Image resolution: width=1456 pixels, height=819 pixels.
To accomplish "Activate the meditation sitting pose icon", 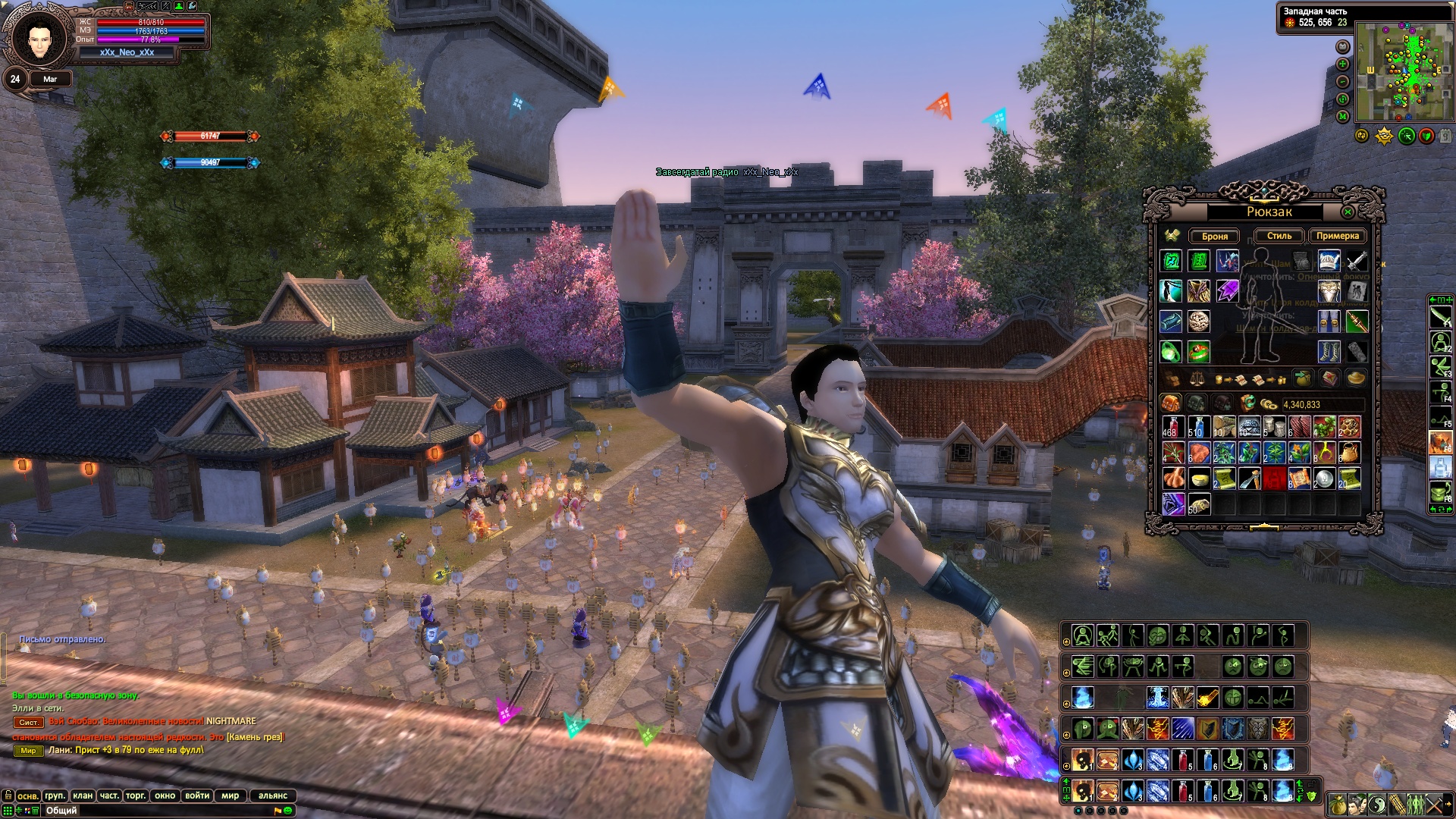I will pyautogui.click(x=1083, y=635).
